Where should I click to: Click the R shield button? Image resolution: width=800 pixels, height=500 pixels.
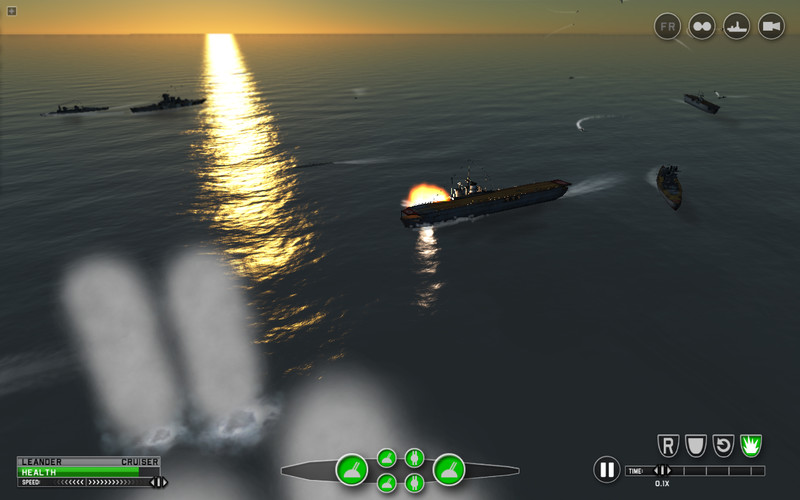click(667, 445)
